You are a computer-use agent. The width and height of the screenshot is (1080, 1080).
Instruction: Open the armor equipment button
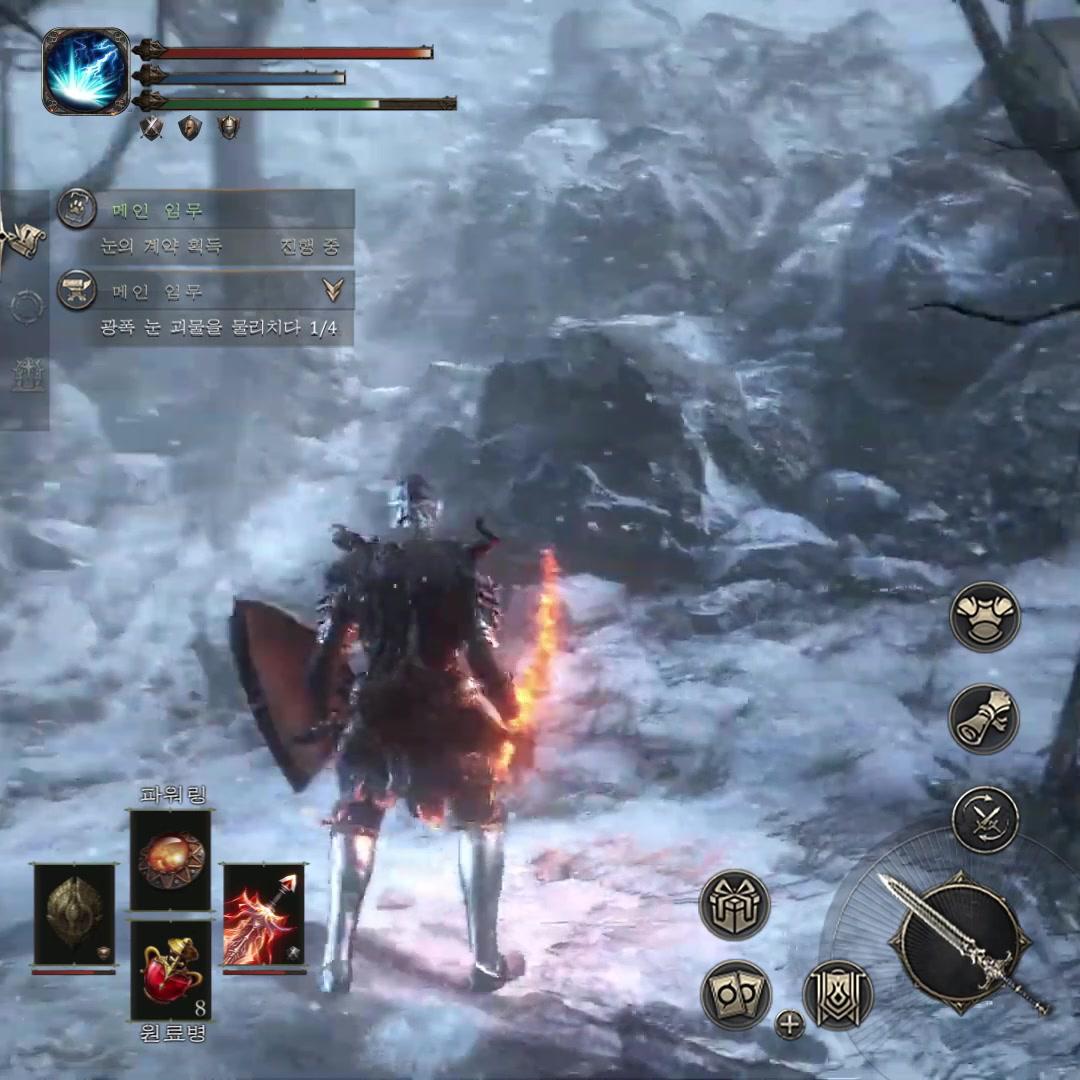click(984, 617)
